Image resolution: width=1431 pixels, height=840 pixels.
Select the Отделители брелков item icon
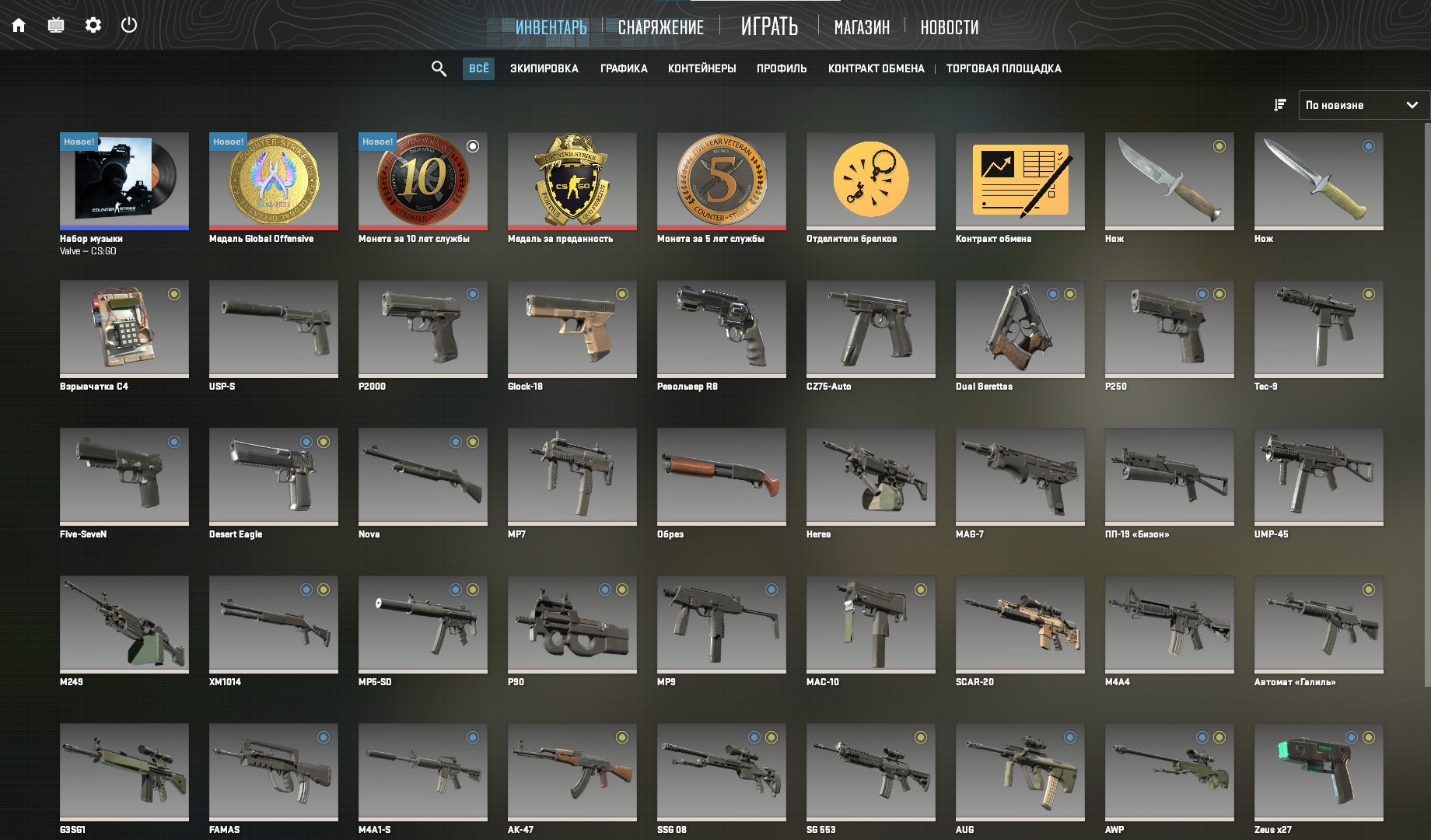(870, 178)
